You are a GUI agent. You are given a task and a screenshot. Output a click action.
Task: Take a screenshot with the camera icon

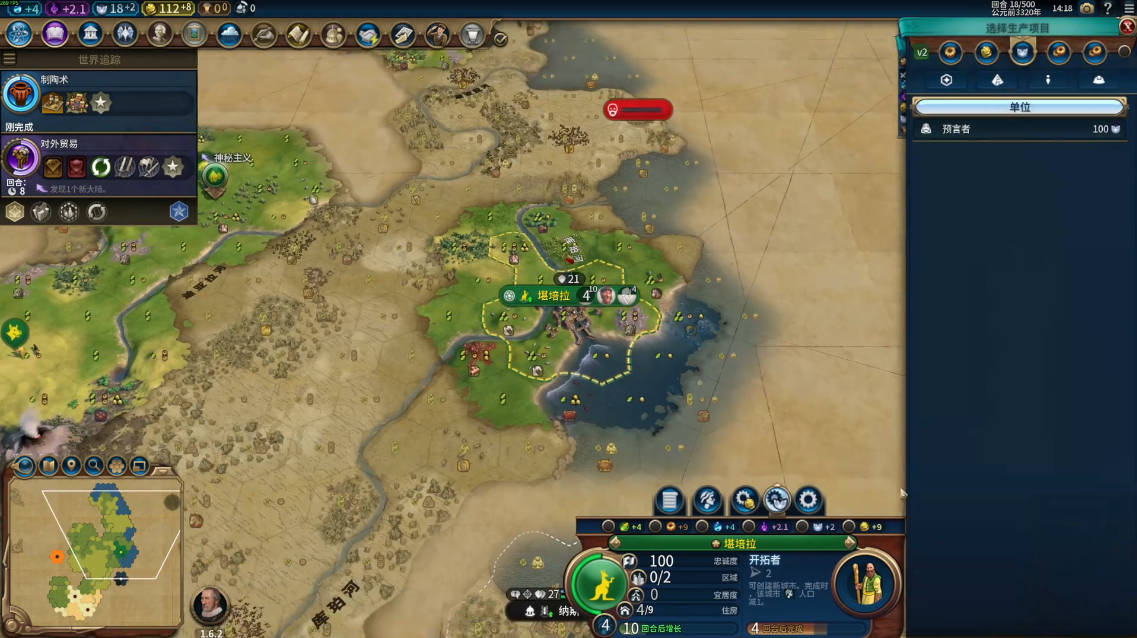coord(1087,8)
